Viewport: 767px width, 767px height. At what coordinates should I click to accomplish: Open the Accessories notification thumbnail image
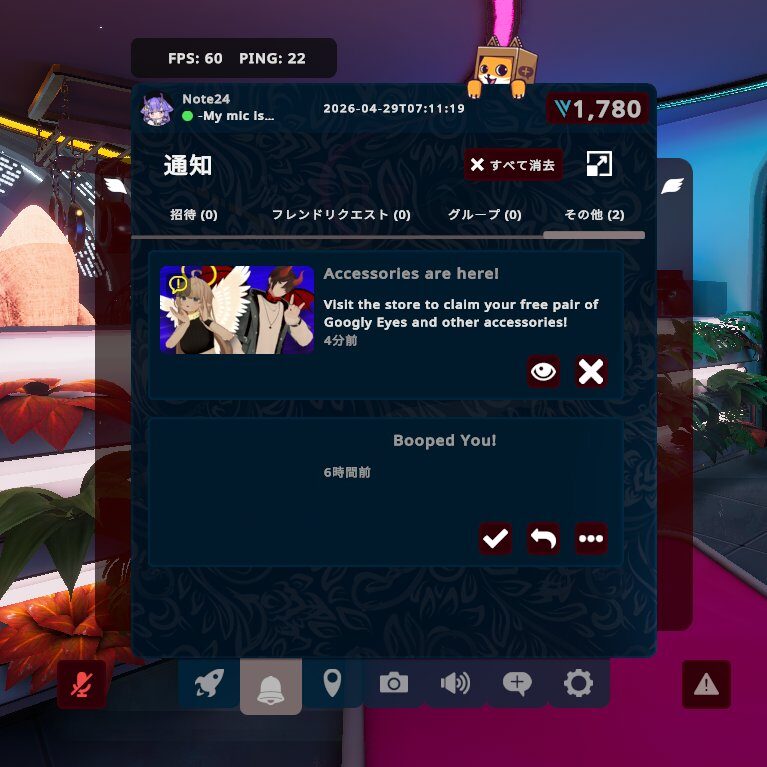(237, 310)
